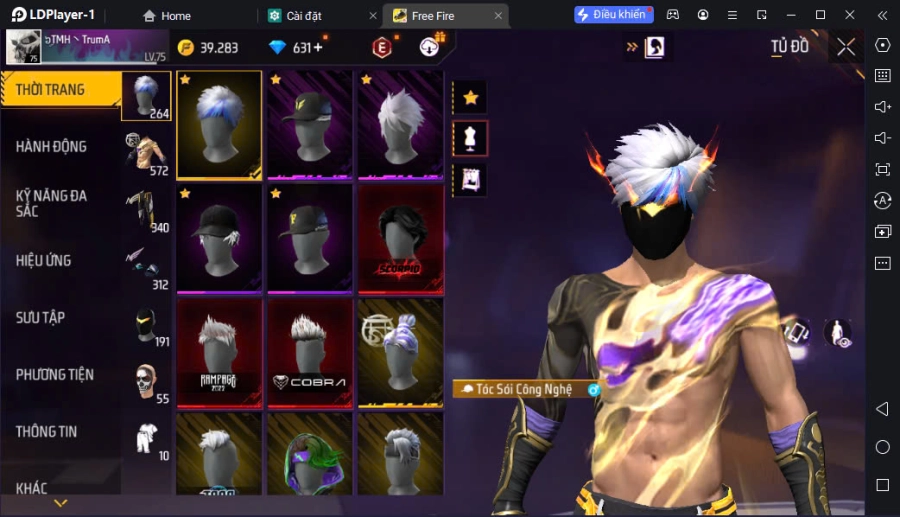The width and height of the screenshot is (900, 517).
Task: Open the gold coin balance
Action: [208, 48]
